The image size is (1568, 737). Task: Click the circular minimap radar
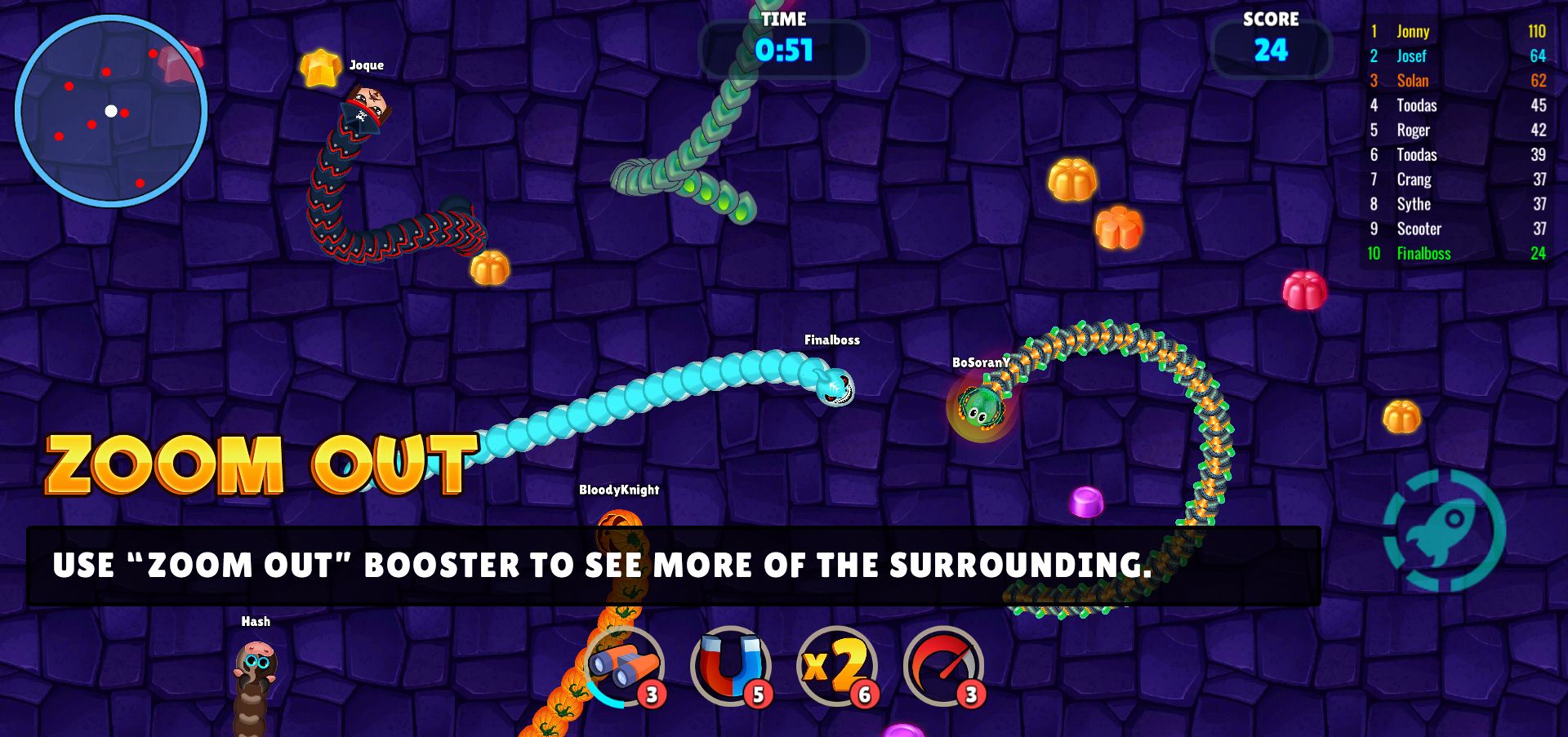(111, 111)
